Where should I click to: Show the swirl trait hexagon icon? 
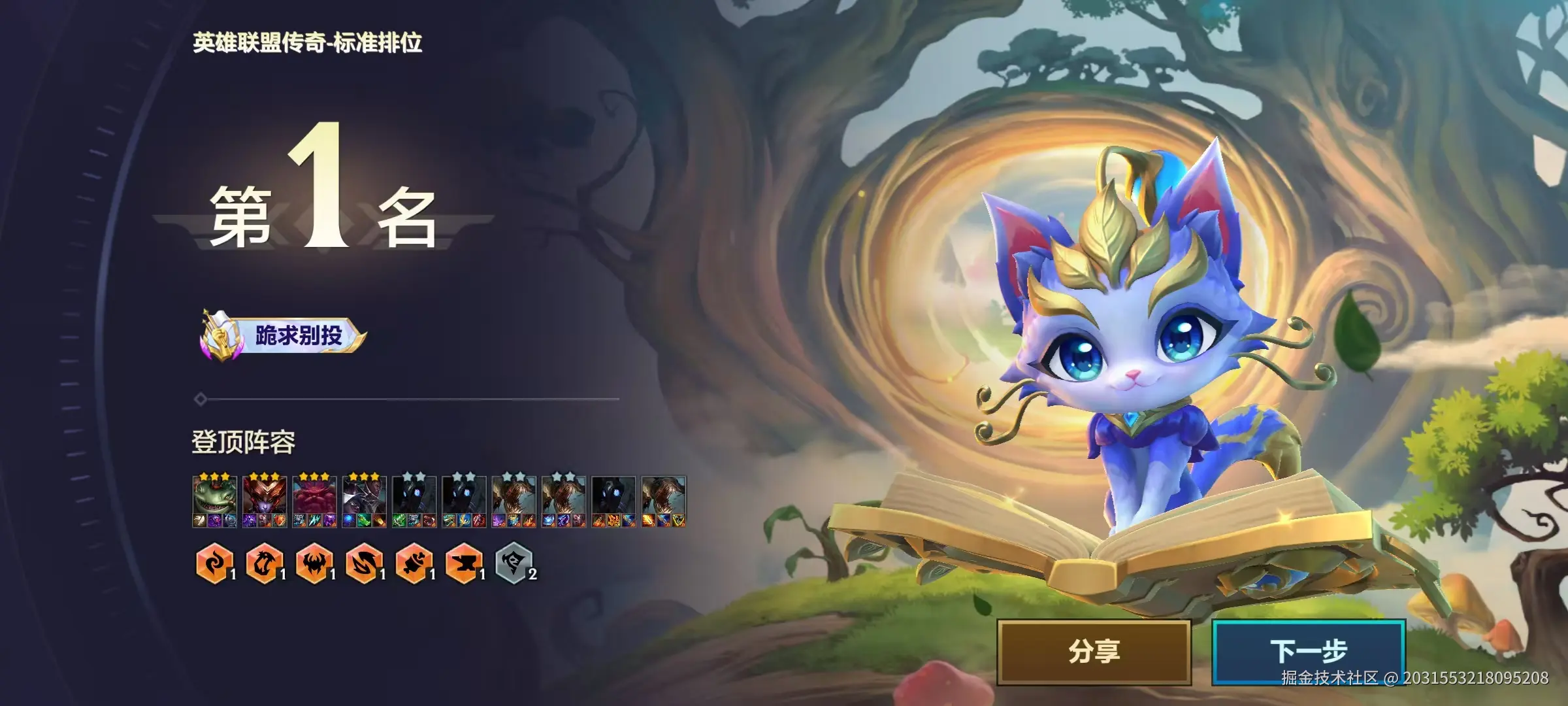click(x=214, y=563)
